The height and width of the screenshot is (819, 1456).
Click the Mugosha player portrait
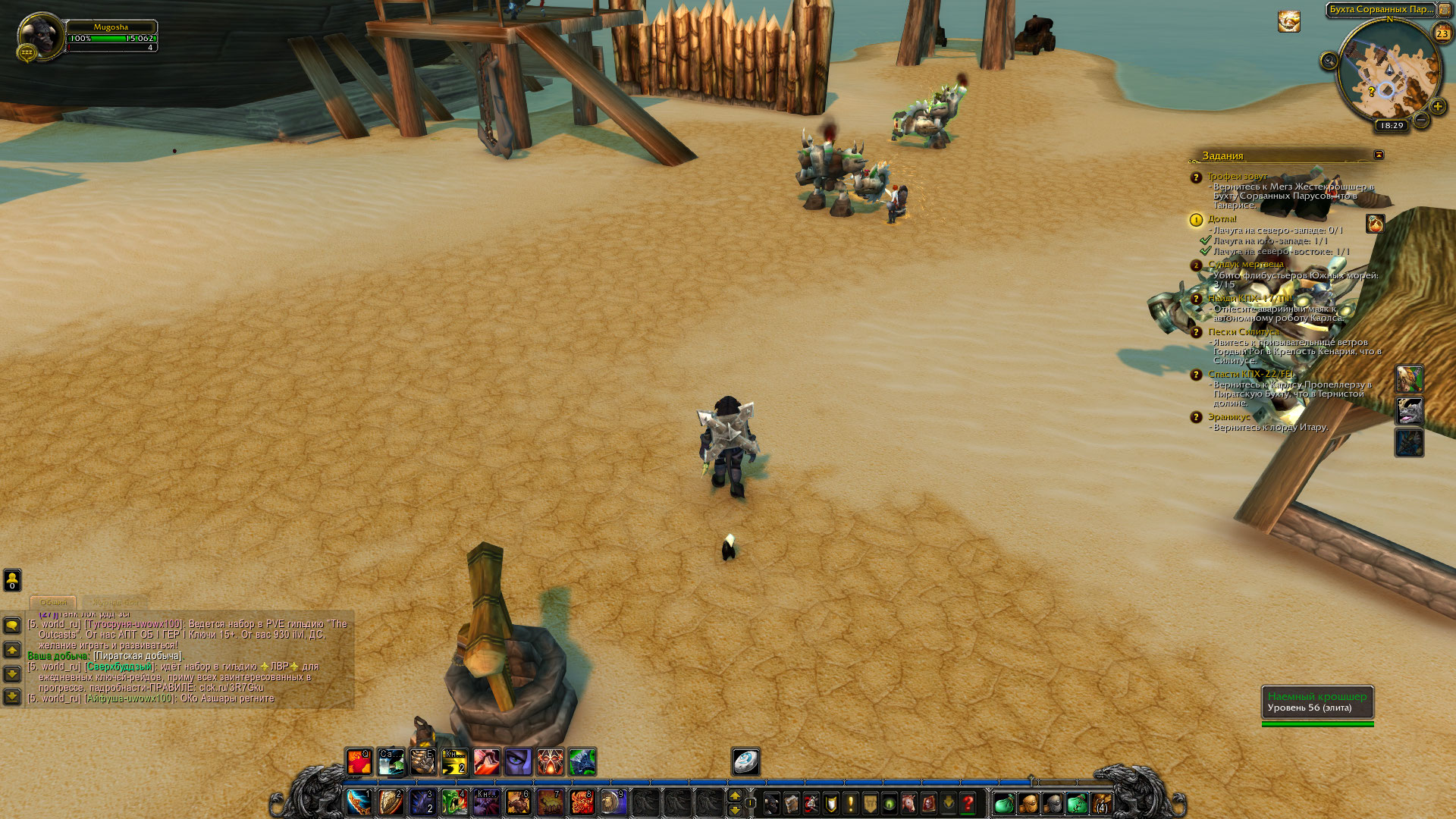40,35
